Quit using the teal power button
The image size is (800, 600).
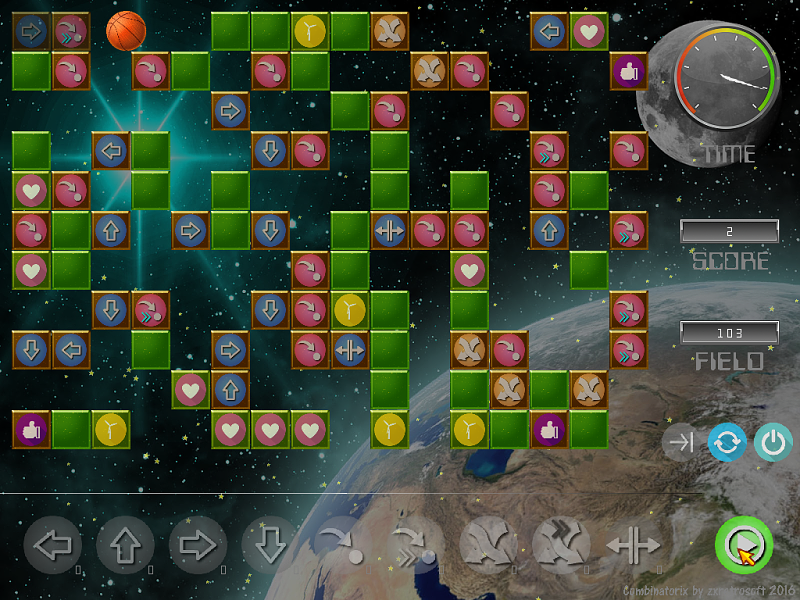pyautogui.click(x=771, y=443)
